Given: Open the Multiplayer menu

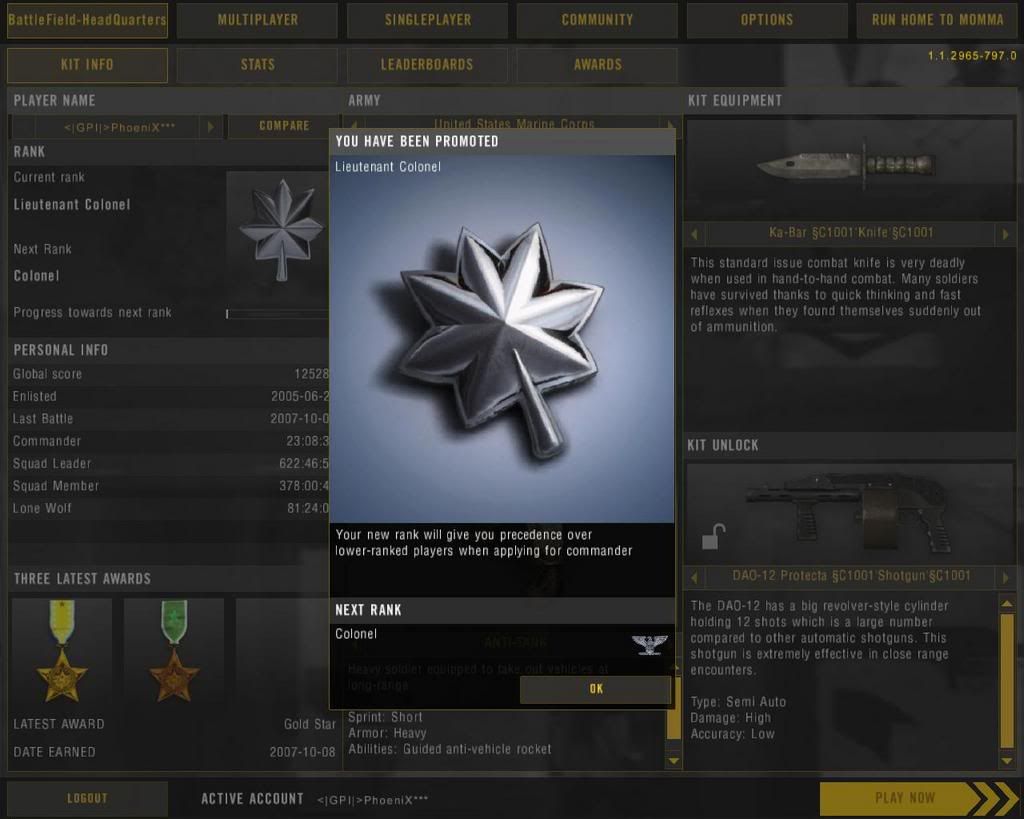Looking at the screenshot, I should point(257,20).
